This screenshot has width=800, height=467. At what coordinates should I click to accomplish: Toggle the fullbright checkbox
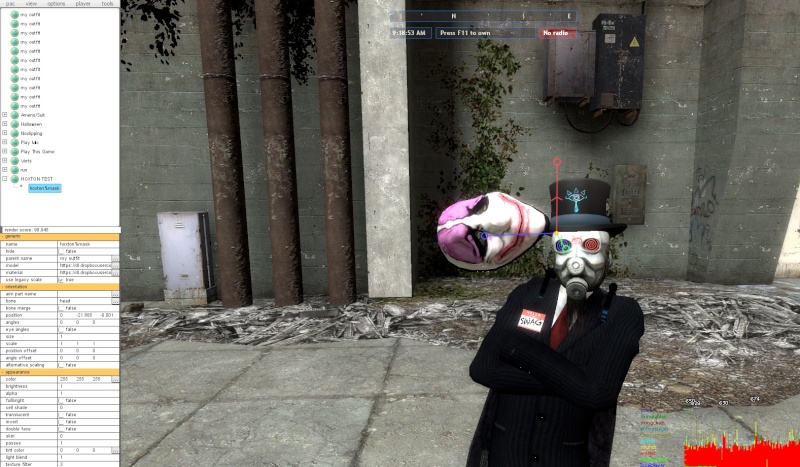pyautogui.click(x=61, y=401)
